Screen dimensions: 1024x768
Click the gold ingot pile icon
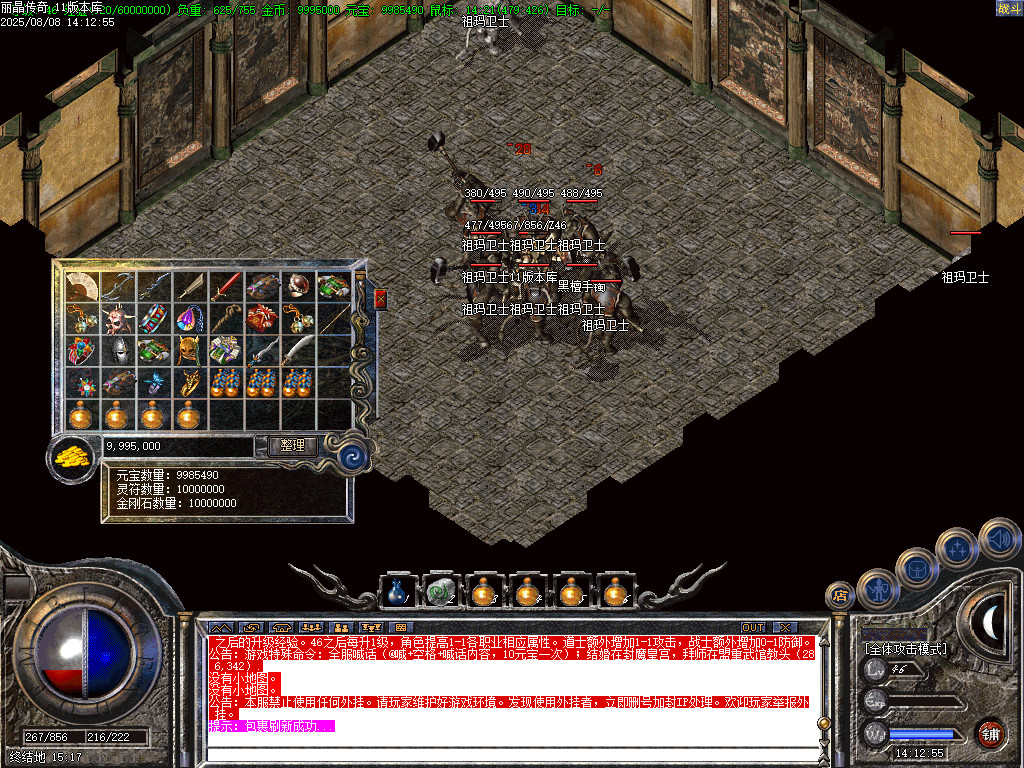[x=70, y=457]
